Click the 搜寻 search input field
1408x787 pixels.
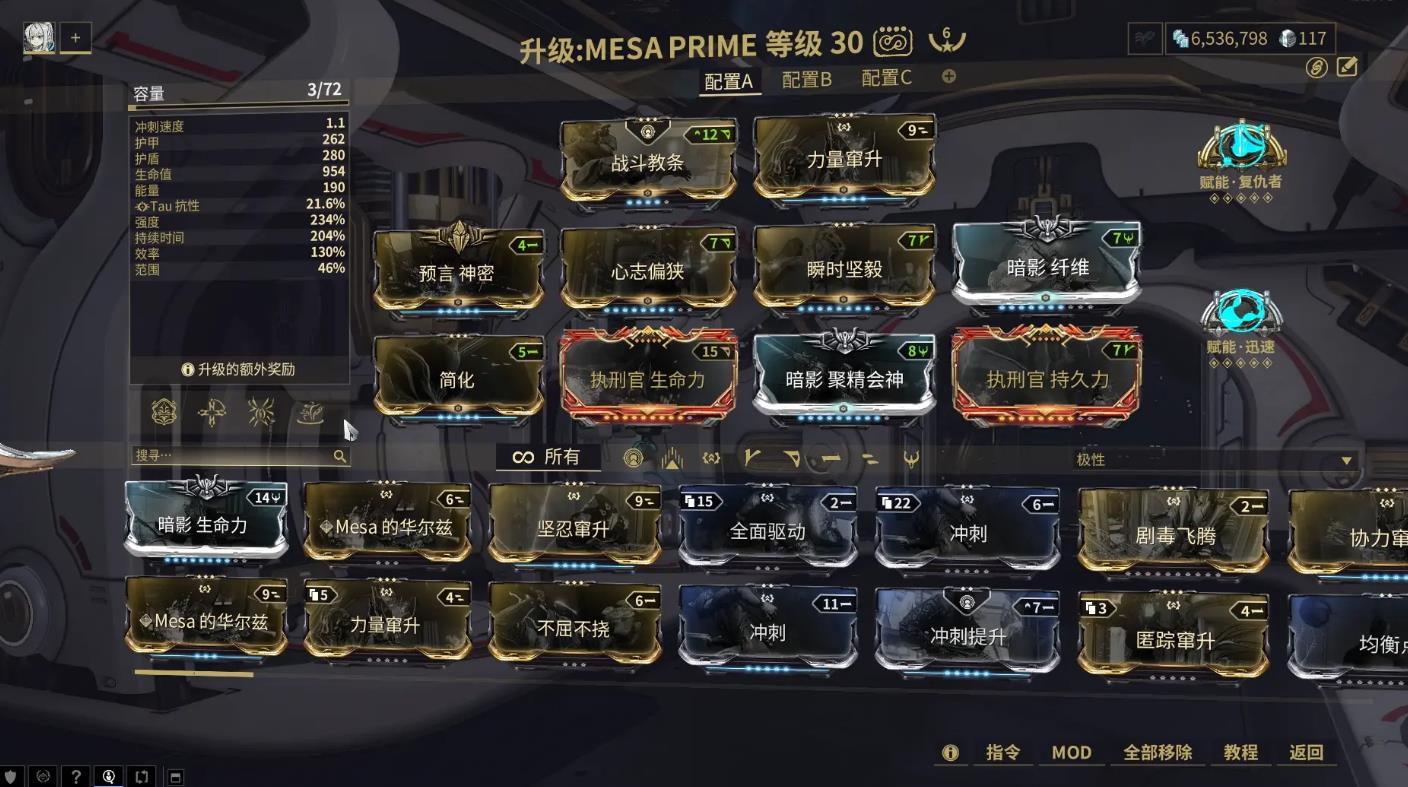[x=240, y=455]
